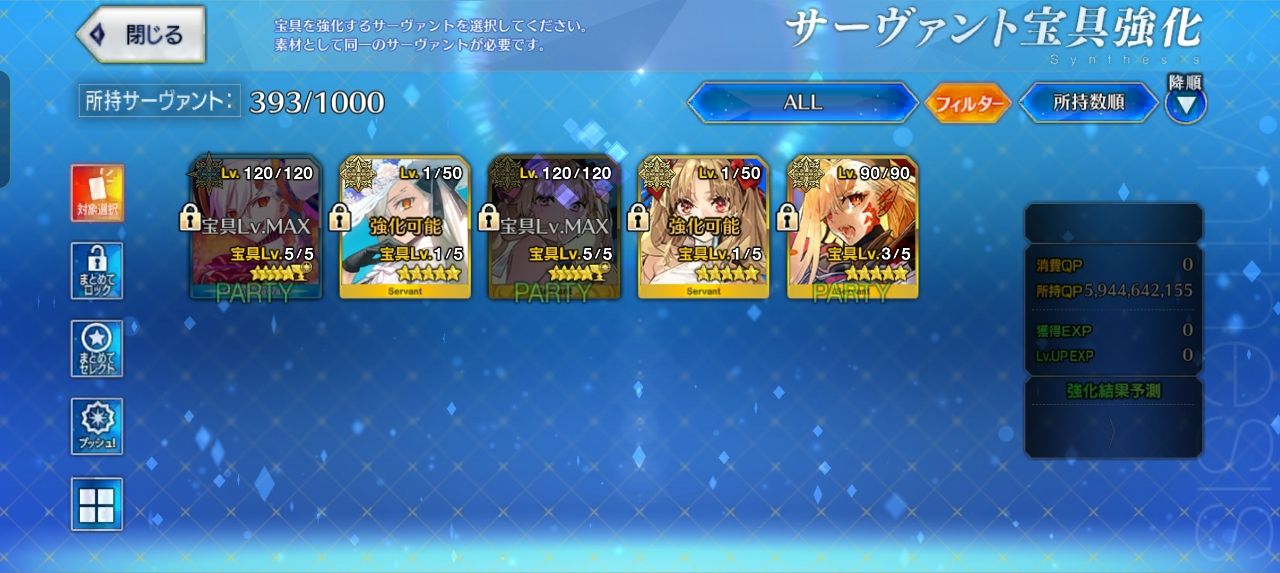Image resolution: width=1280 pixels, height=573 pixels.
Task: Select the 対象選択 mode button
Action: click(97, 193)
